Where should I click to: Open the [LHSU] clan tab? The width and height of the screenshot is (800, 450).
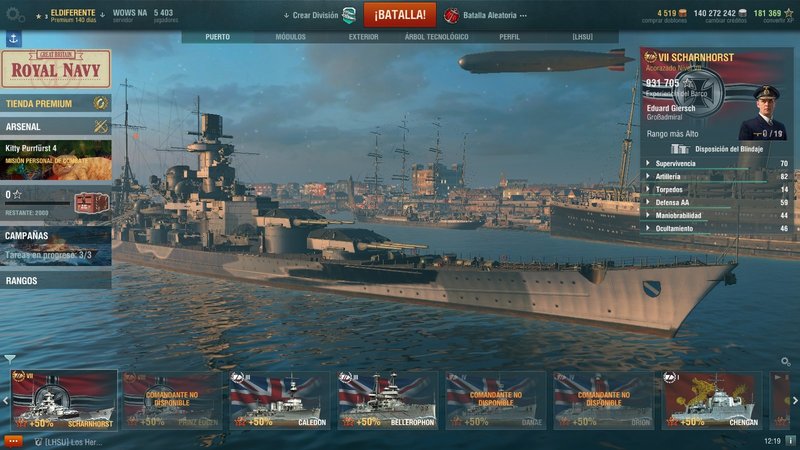point(582,37)
